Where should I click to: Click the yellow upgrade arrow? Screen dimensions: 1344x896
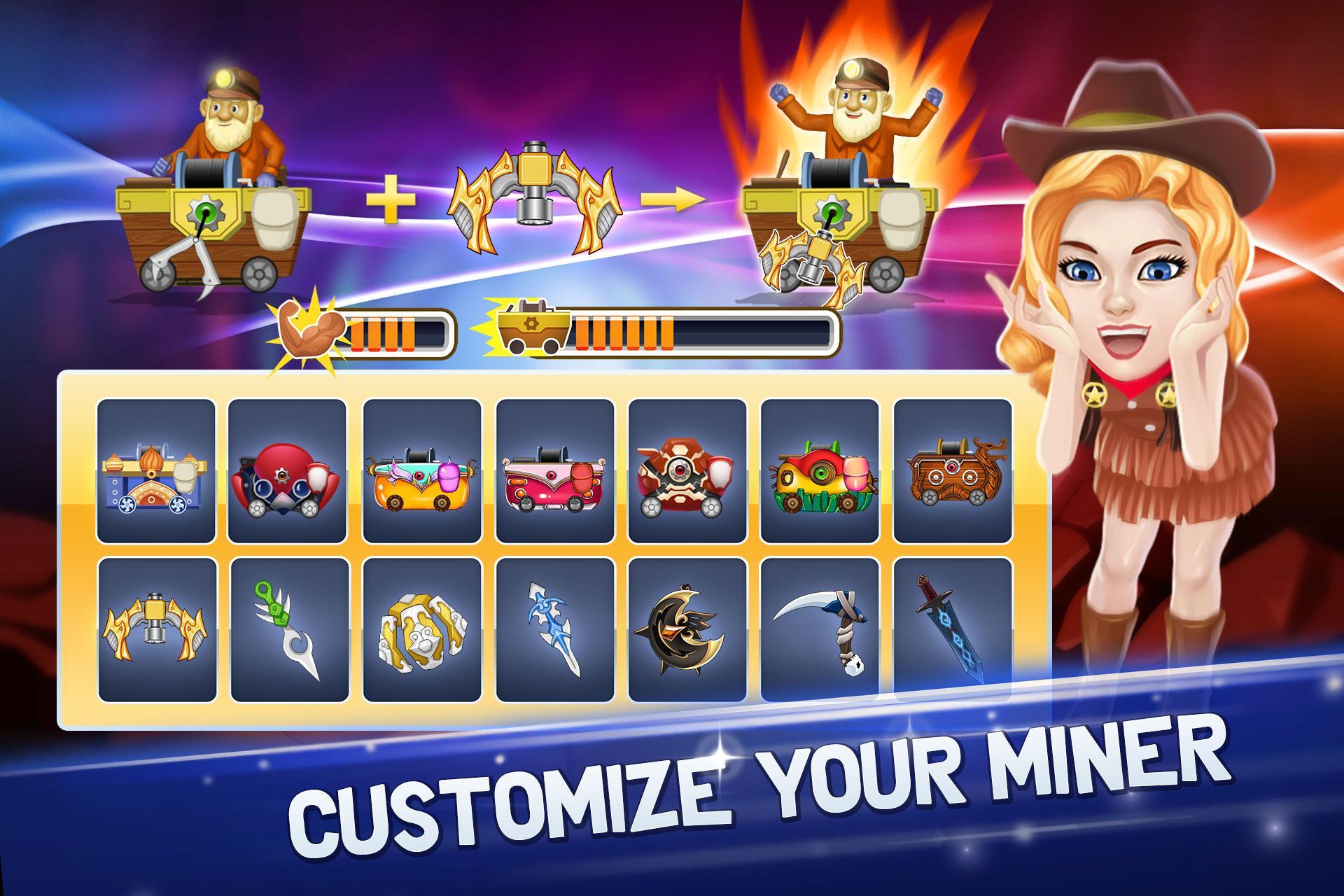tap(675, 197)
